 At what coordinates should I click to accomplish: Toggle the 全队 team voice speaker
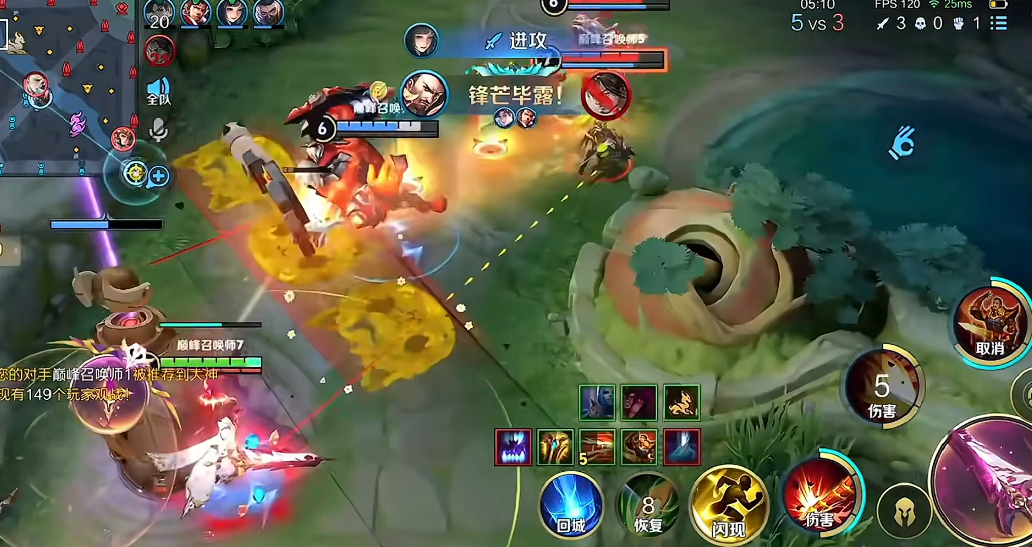pyautogui.click(x=158, y=91)
